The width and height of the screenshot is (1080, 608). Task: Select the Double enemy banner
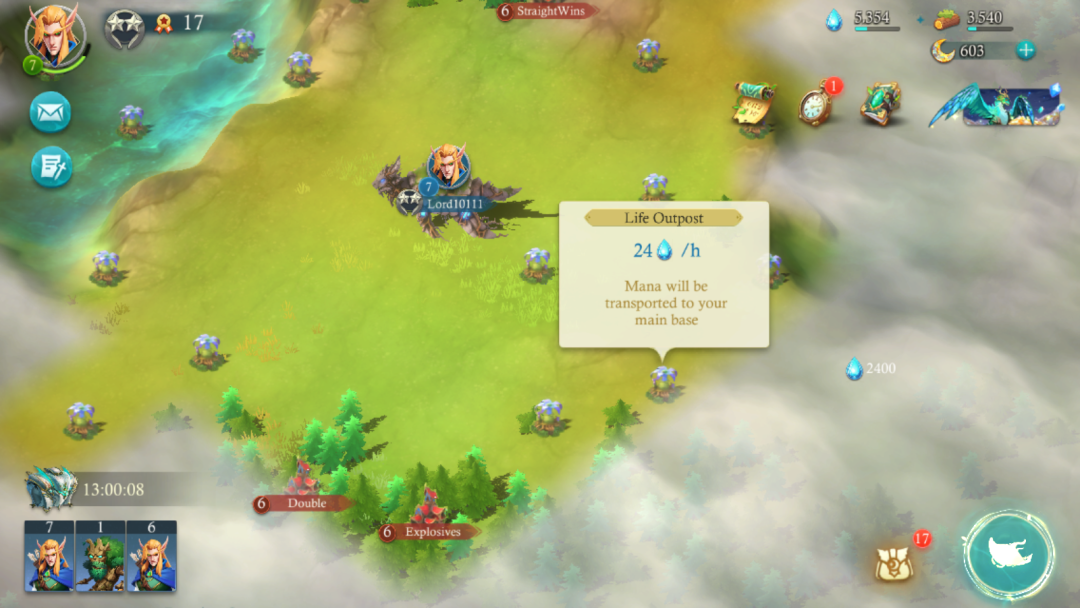coord(305,503)
